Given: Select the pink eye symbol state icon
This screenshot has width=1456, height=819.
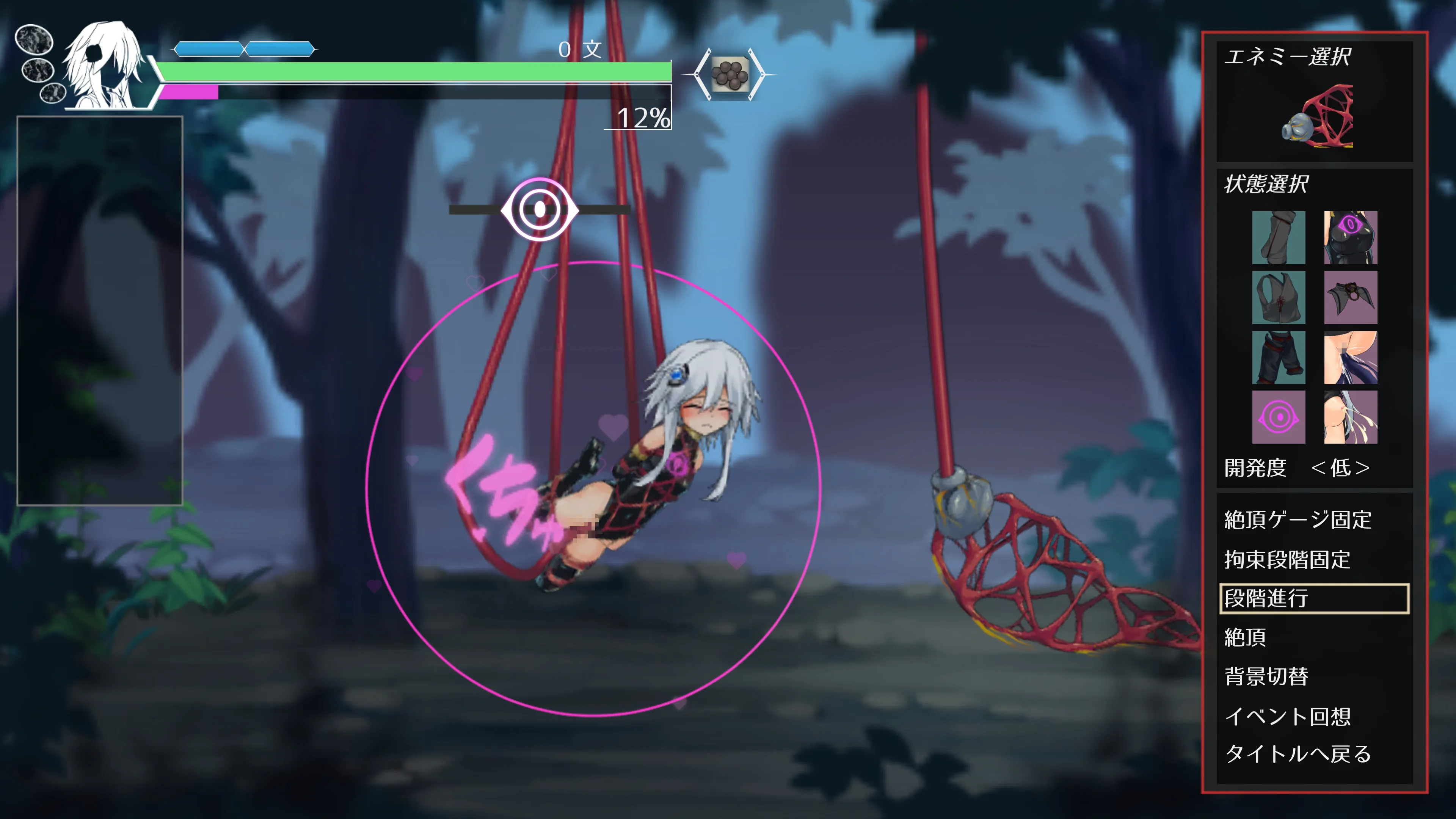Looking at the screenshot, I should pos(1278,417).
